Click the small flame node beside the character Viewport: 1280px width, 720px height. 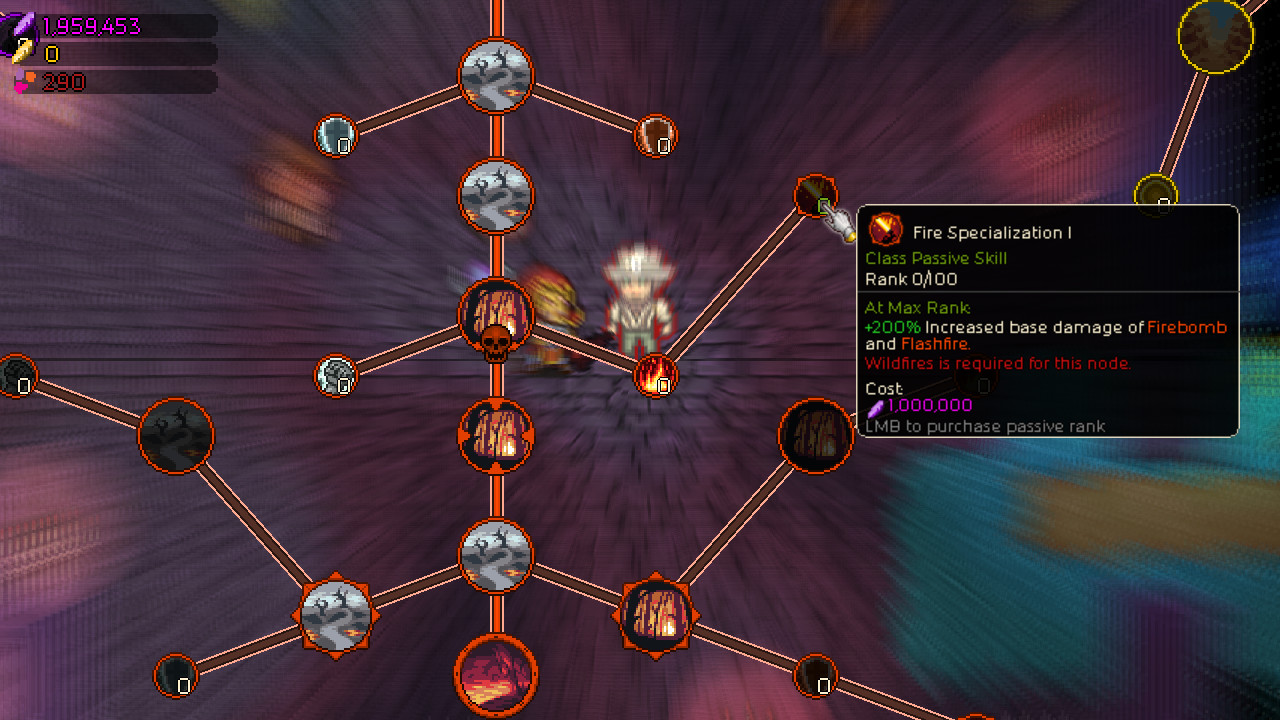656,375
